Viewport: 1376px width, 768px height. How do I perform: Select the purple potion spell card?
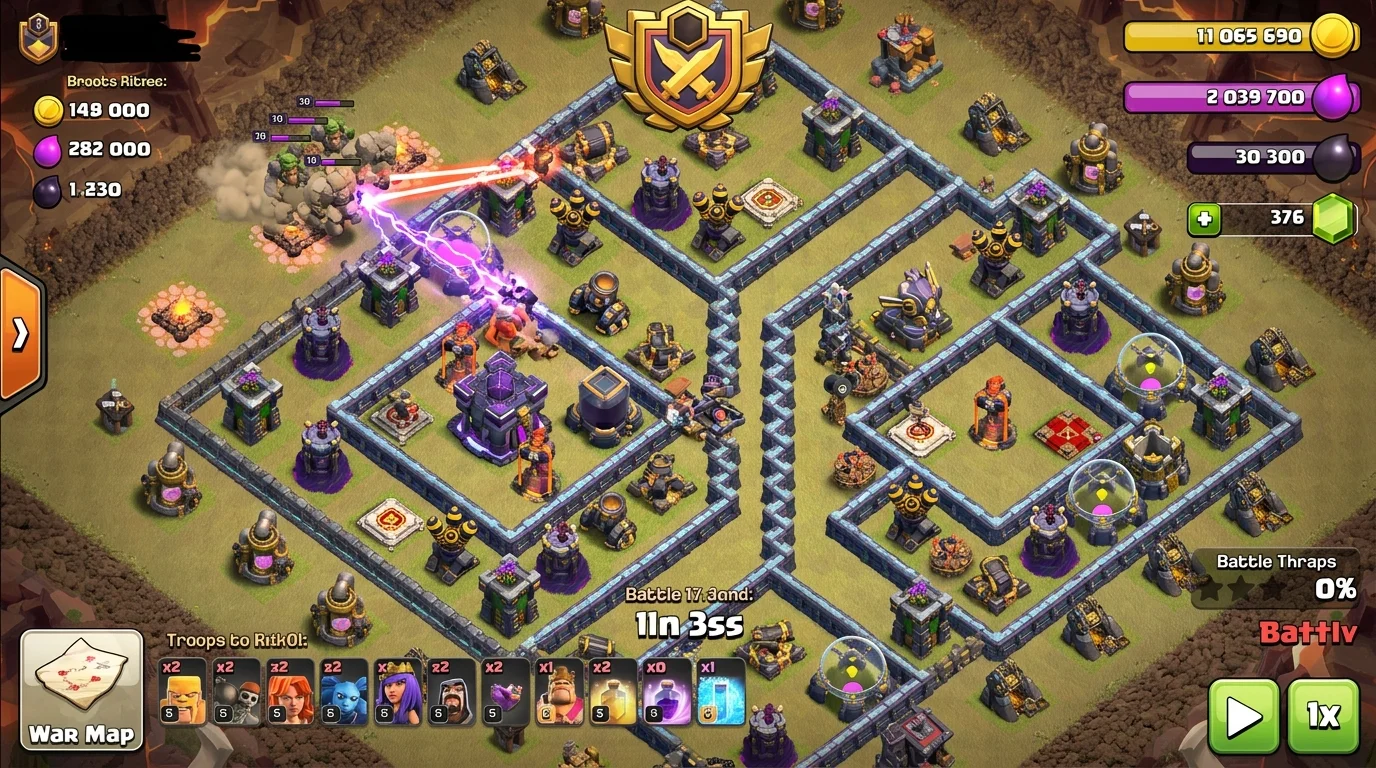tap(668, 691)
